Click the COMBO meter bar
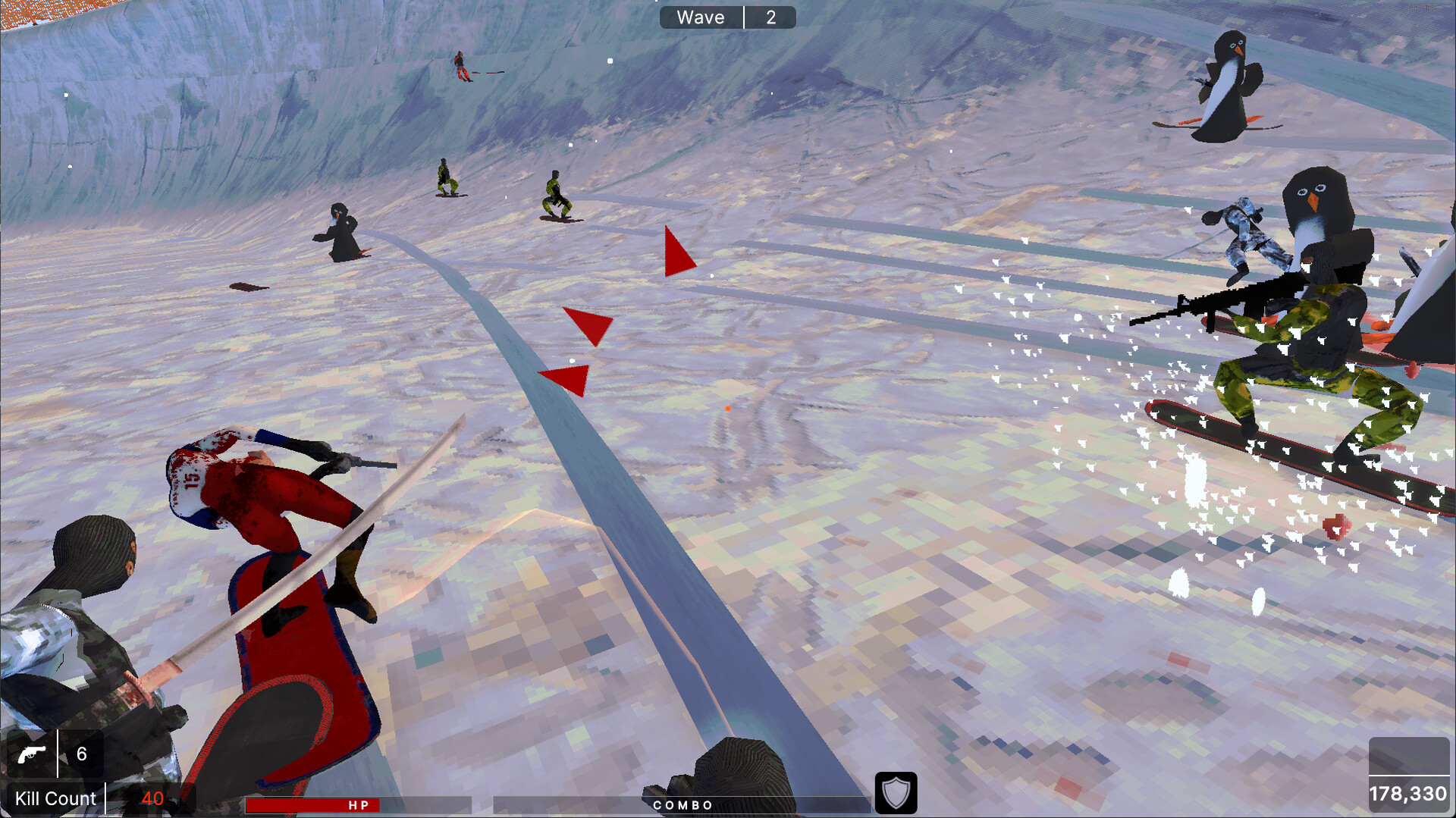 click(681, 805)
